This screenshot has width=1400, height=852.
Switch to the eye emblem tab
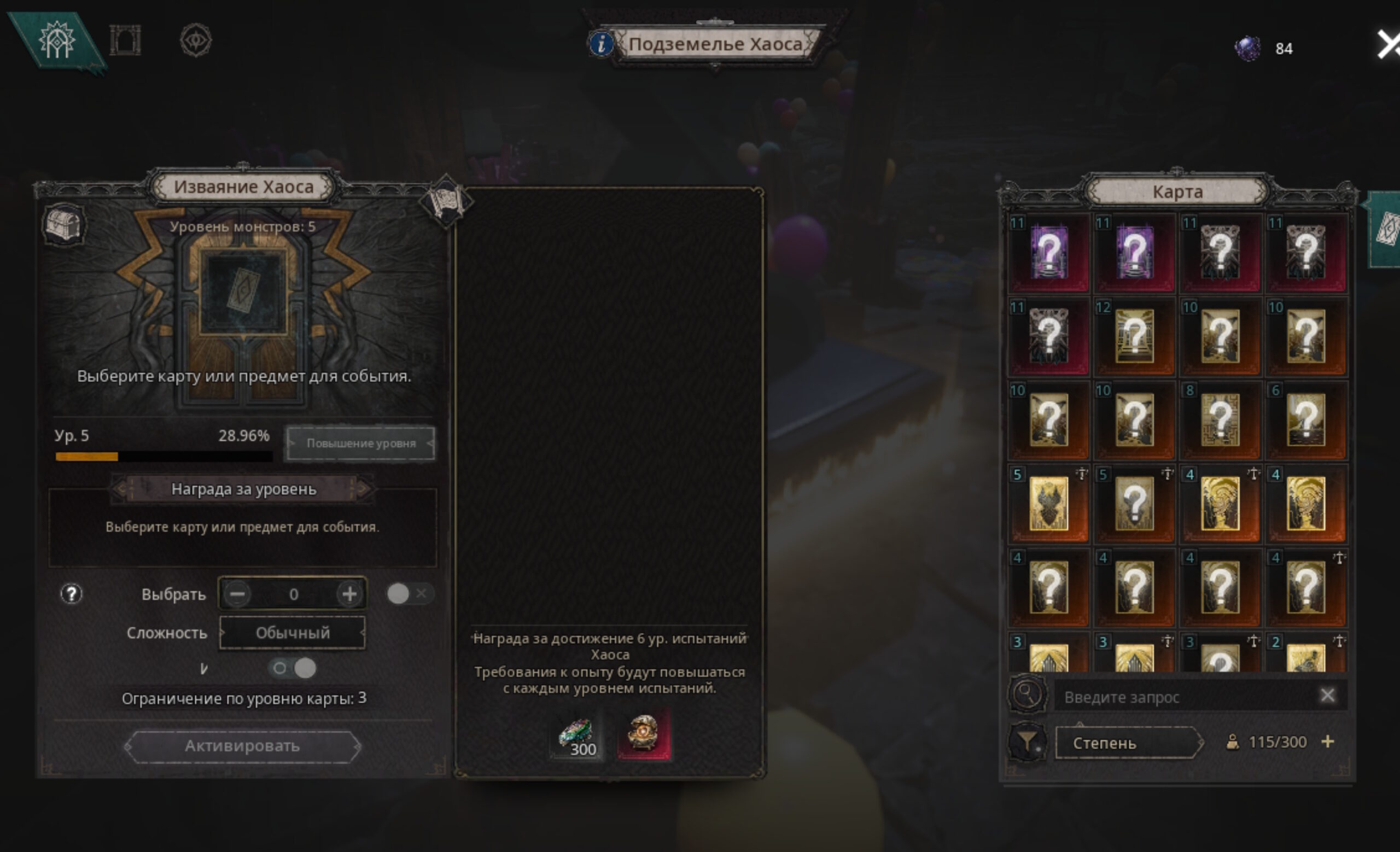click(196, 41)
